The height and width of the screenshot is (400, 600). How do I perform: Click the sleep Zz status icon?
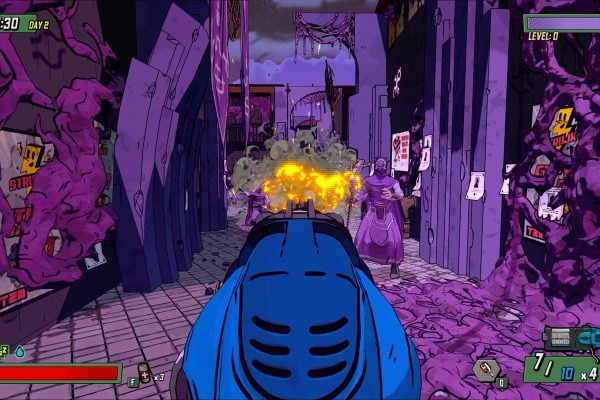point(4,351)
